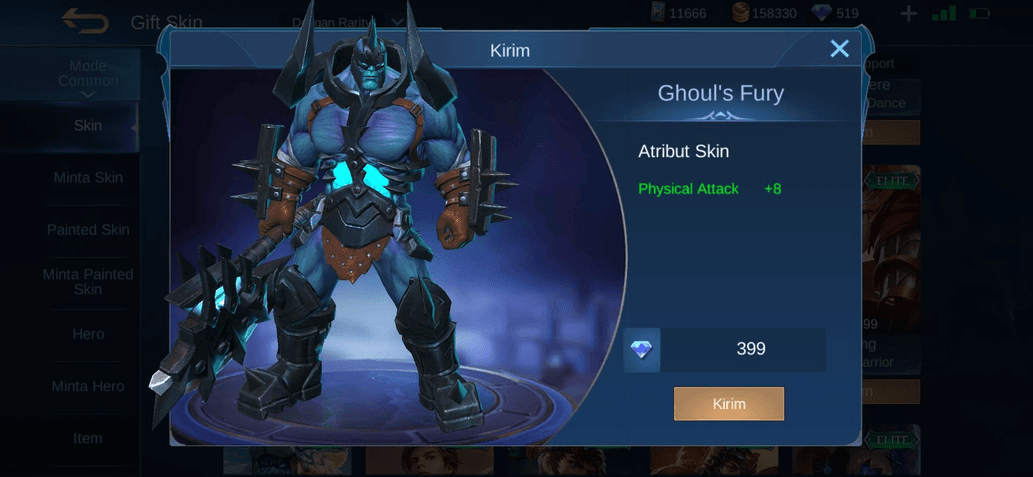Switch to the Minta Skin tab
Viewport: 1033px width, 477px height.
click(88, 178)
